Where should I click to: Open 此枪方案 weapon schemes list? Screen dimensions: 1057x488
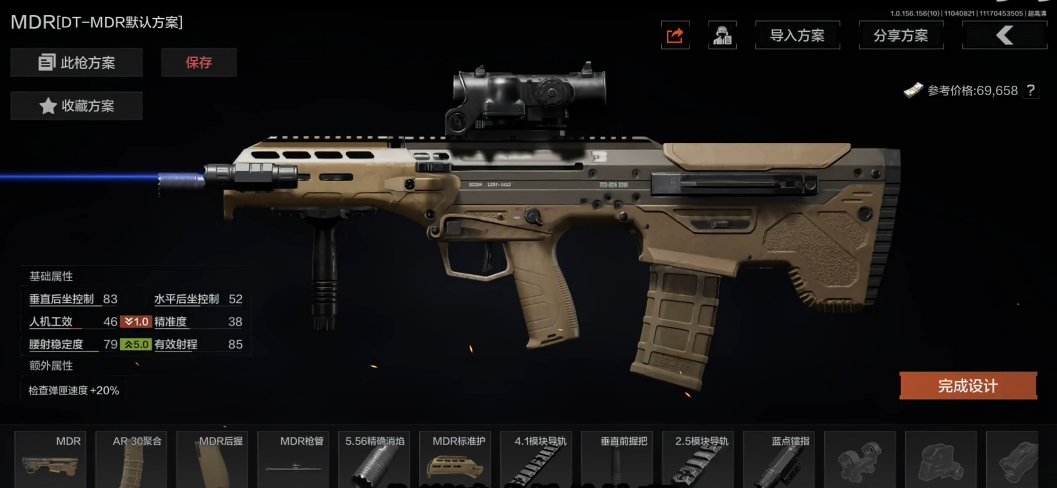tap(77, 63)
